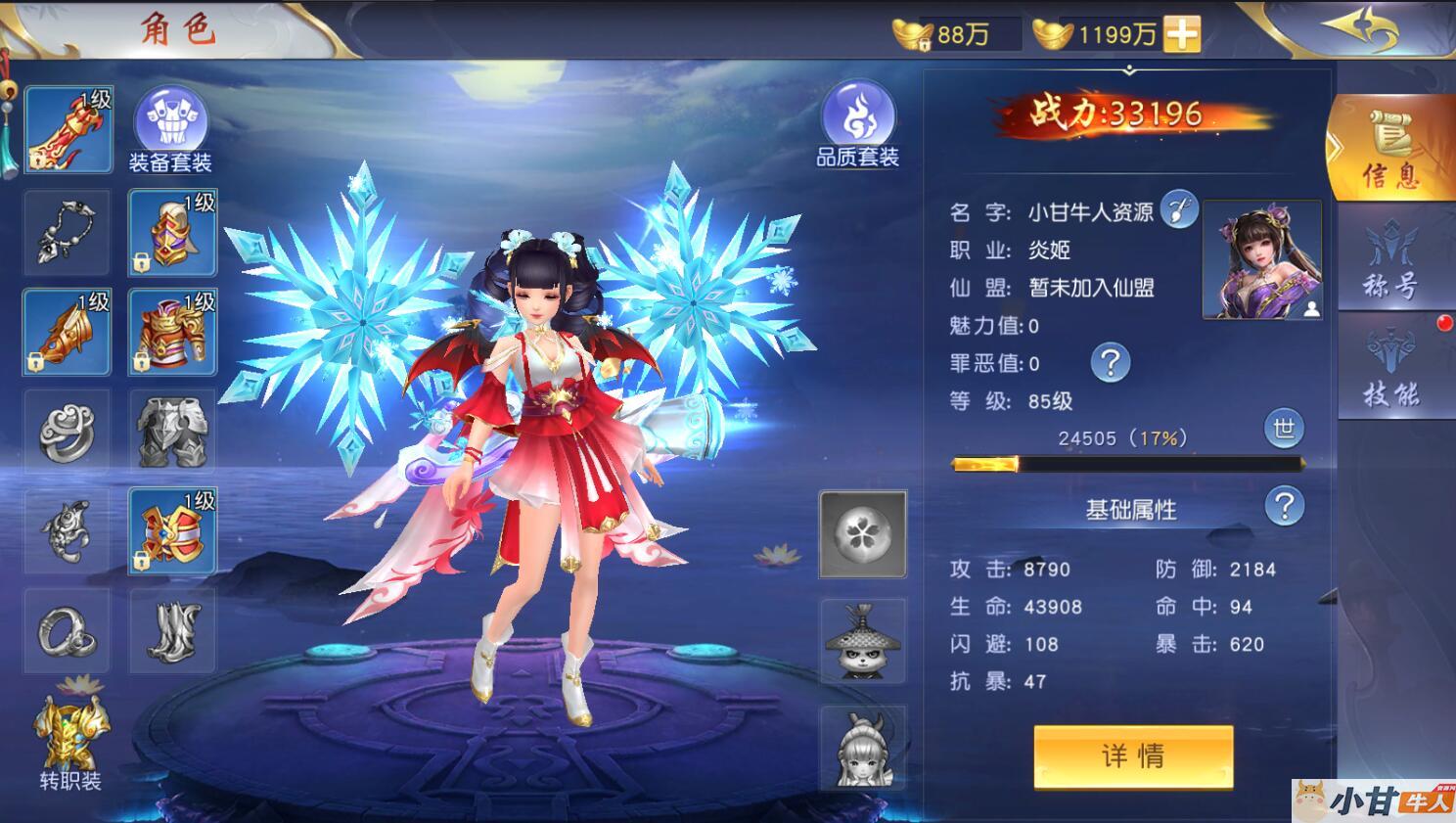Image resolution: width=1456 pixels, height=823 pixels.
Task: Open the 详情 details button
Action: pyautogui.click(x=1132, y=755)
